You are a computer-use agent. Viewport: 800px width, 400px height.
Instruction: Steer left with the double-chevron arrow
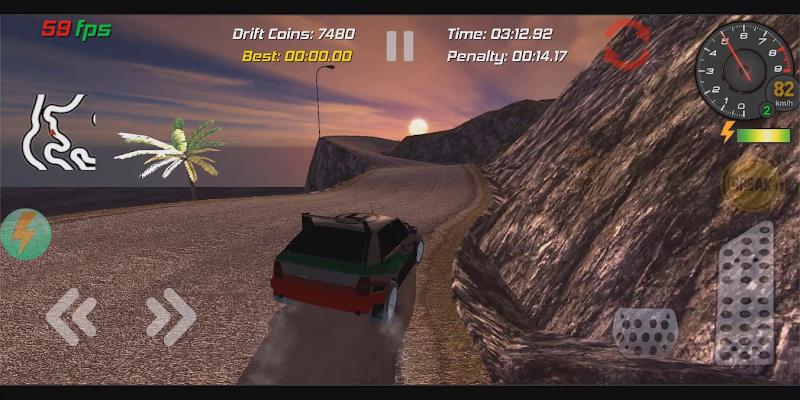pos(72,317)
